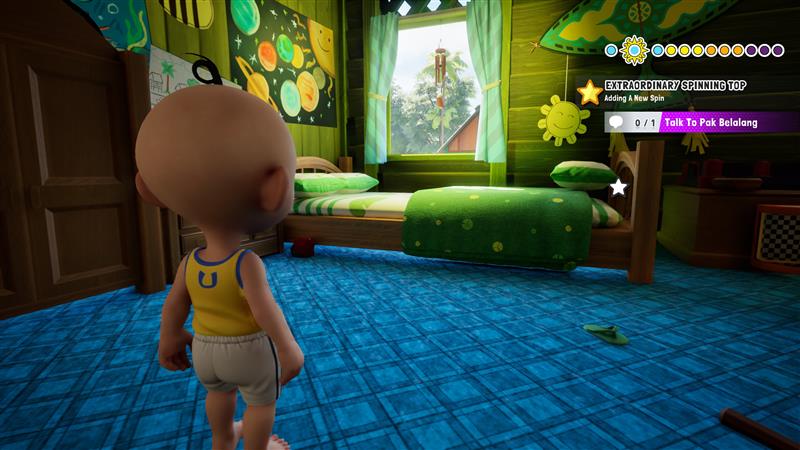Select the sun icon on the day tracker
This screenshot has width=800, height=450.
633,49
